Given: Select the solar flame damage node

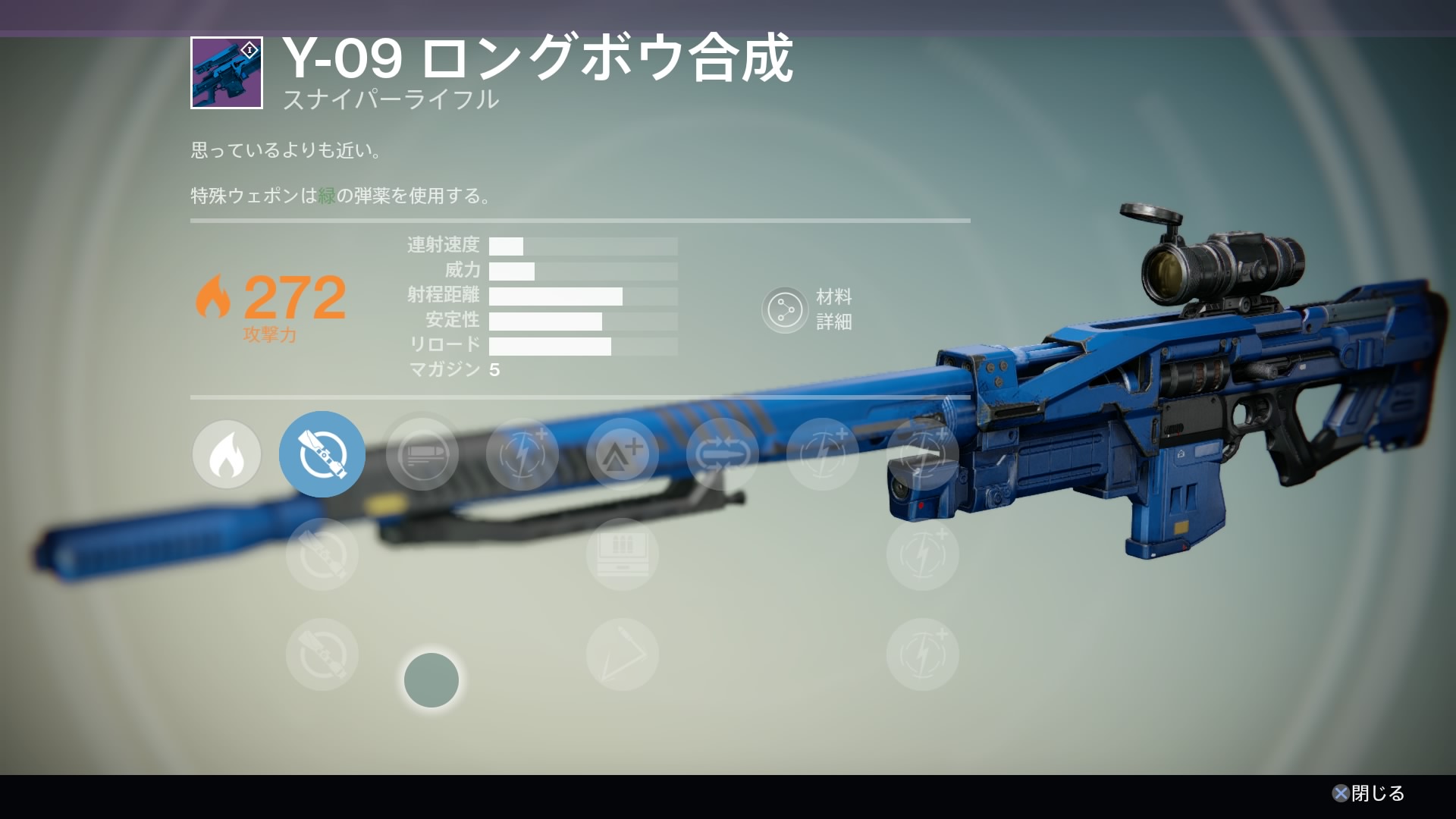Looking at the screenshot, I should tap(227, 454).
